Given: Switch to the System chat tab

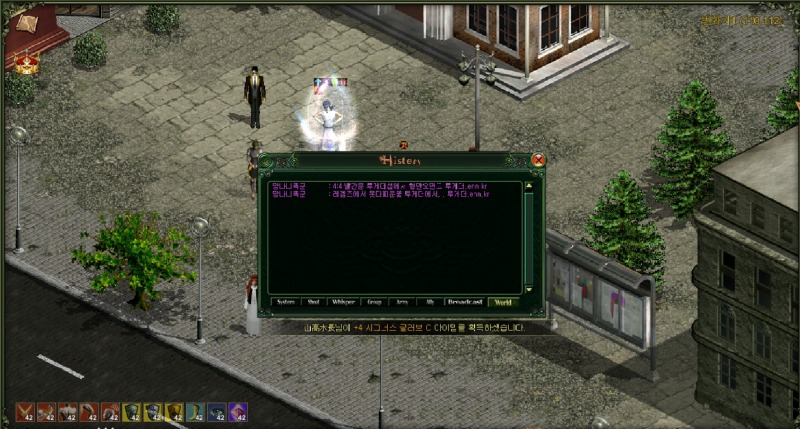Looking at the screenshot, I should click(x=286, y=300).
